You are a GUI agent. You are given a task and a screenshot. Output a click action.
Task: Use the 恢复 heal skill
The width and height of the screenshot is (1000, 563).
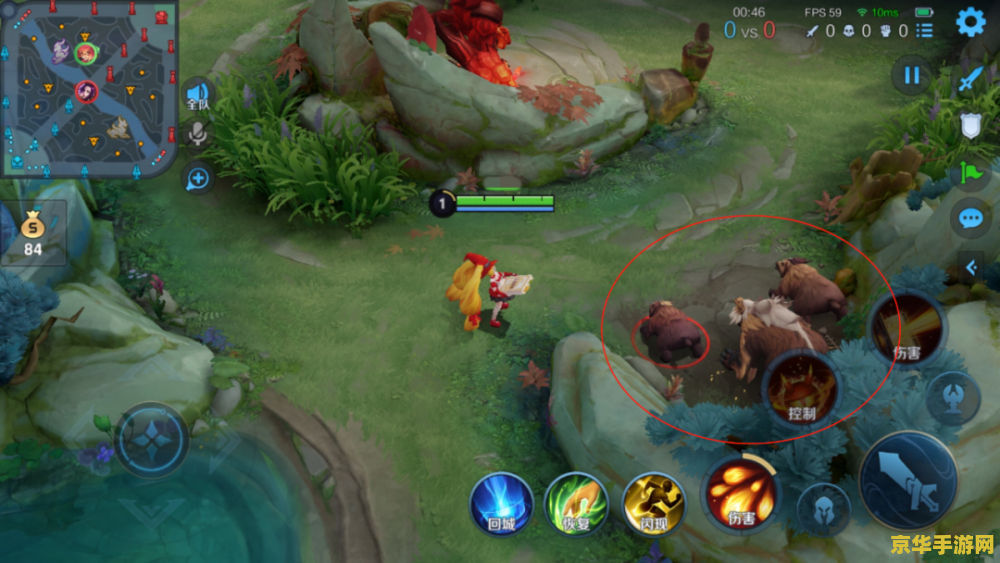576,501
